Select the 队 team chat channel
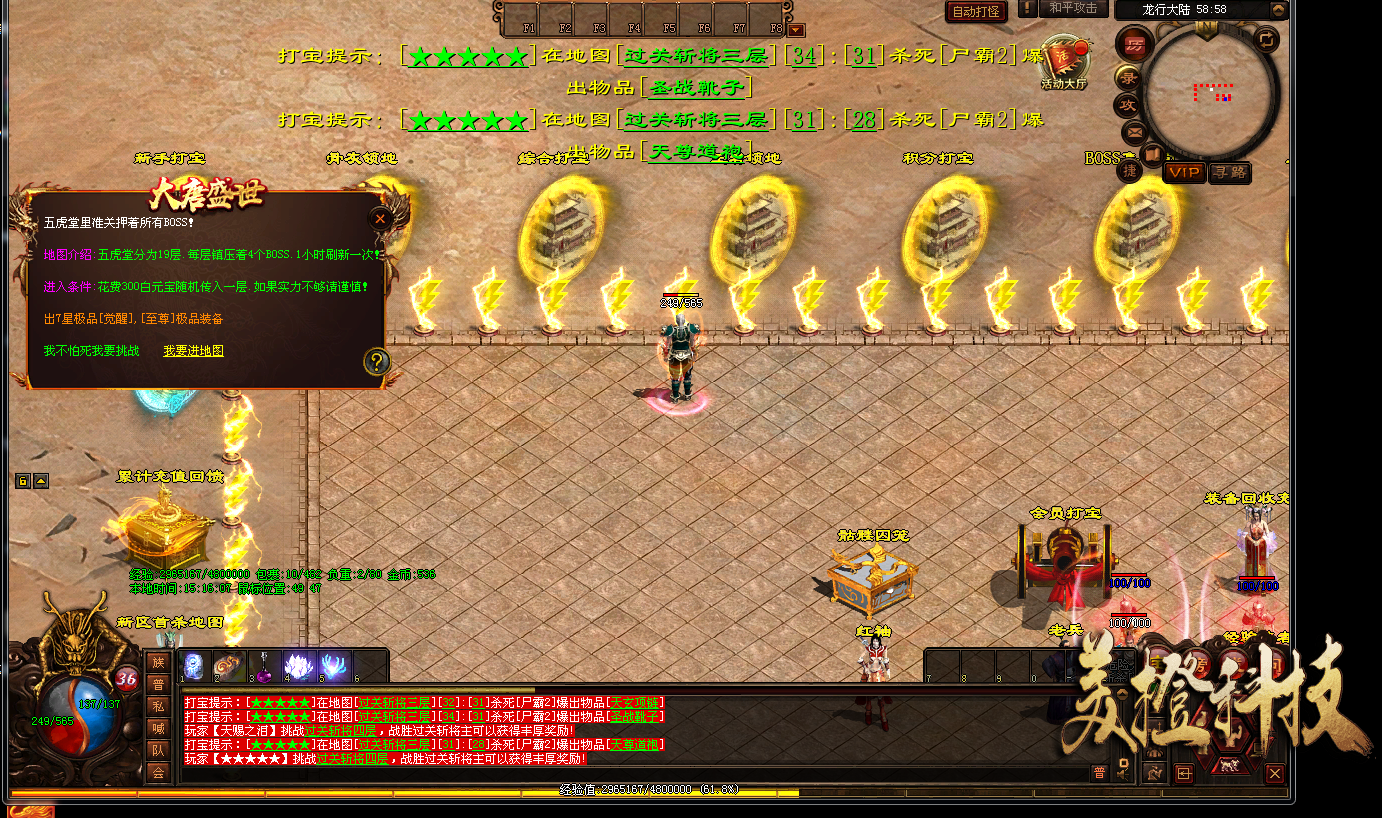 tap(158, 750)
